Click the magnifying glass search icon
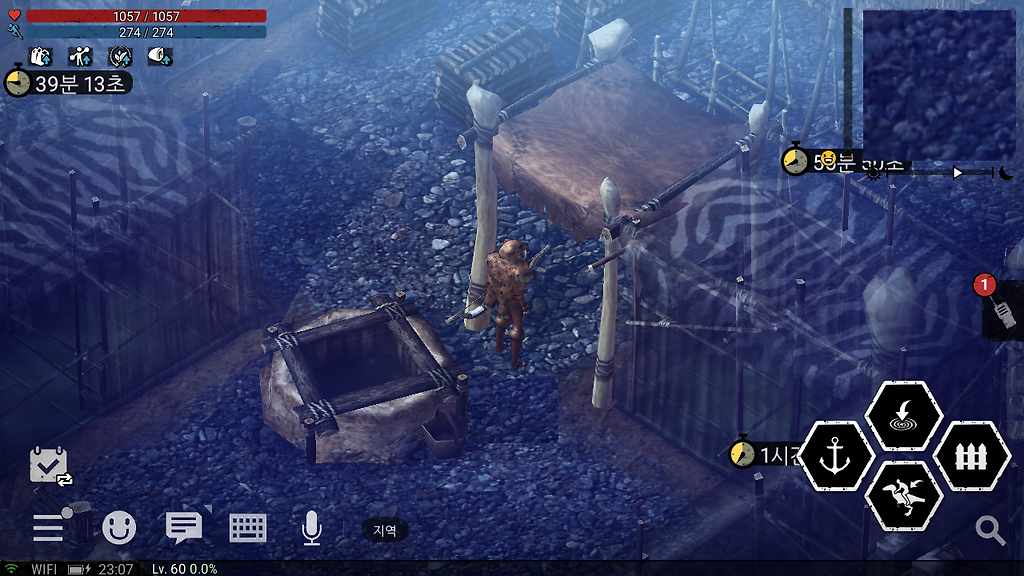1024x576 pixels. pos(990,530)
